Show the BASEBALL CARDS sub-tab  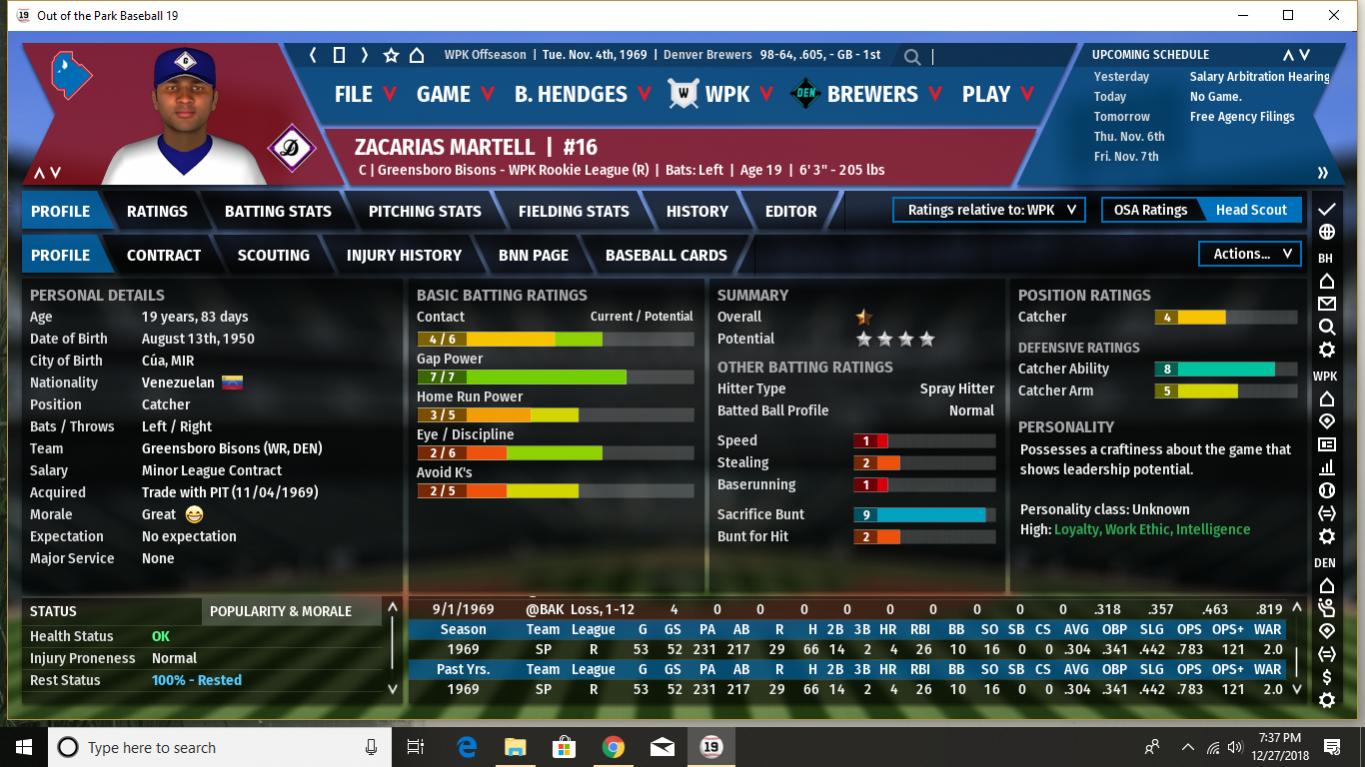click(666, 255)
